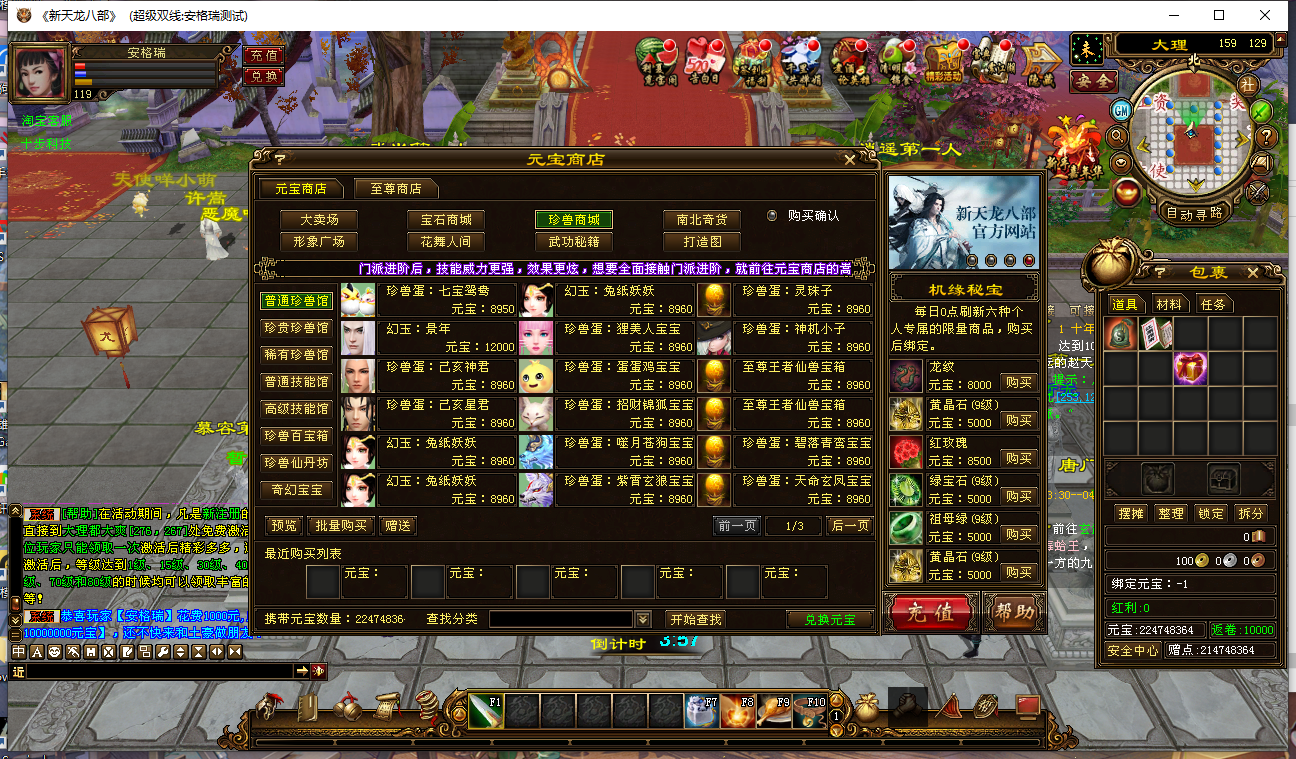
Task: Click the GM icon beside the minimap
Action: click(x=1120, y=110)
